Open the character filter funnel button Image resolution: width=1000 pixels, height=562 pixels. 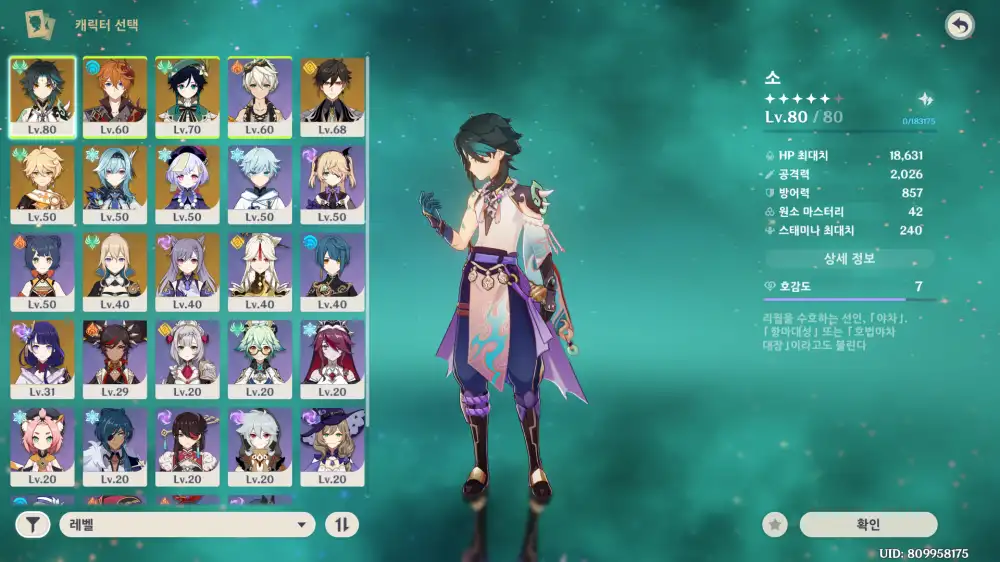pyautogui.click(x=33, y=525)
